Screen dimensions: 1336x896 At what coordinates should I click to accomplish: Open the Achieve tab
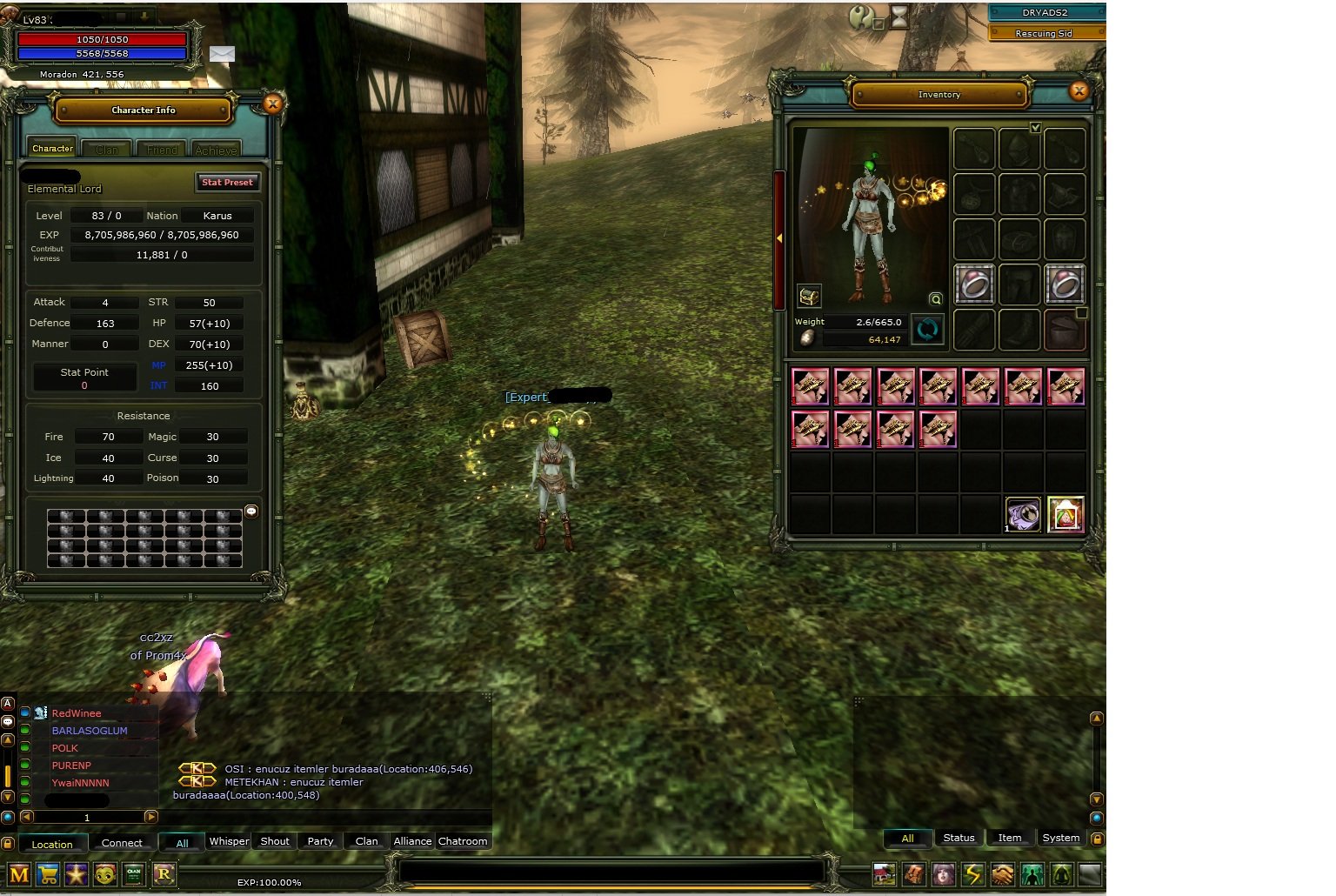(x=216, y=150)
